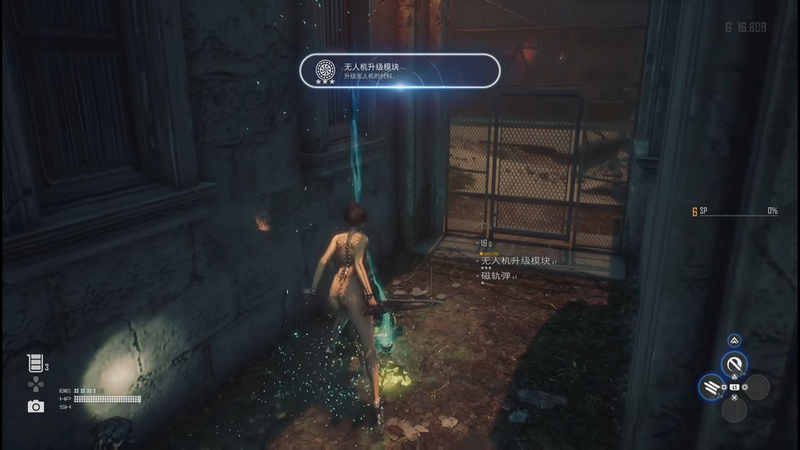Activate the circular blade skill icon
800x450 pixels.
tap(735, 365)
